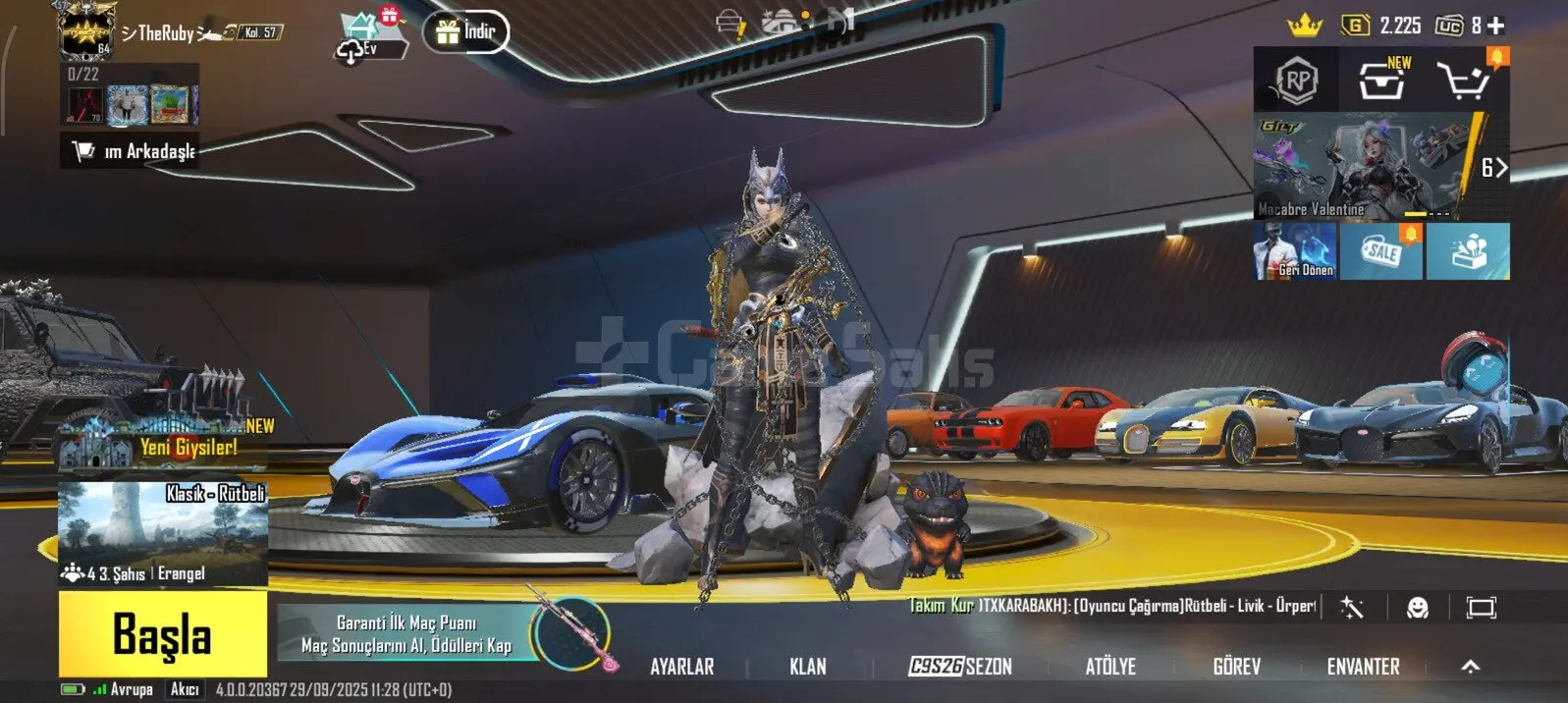Viewport: 1568px width, 703px height.
Task: Open Geri Dönen returning player event
Action: coord(1295,251)
